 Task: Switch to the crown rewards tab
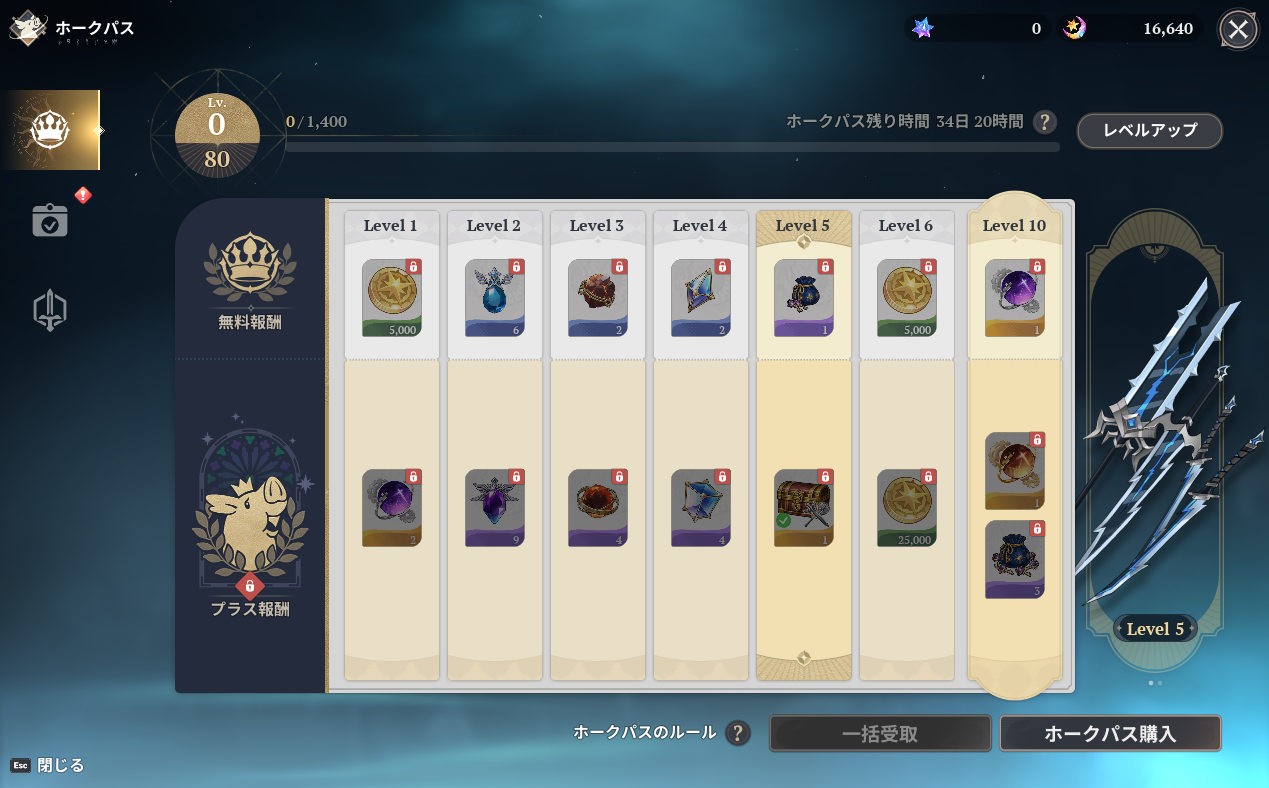[50, 130]
